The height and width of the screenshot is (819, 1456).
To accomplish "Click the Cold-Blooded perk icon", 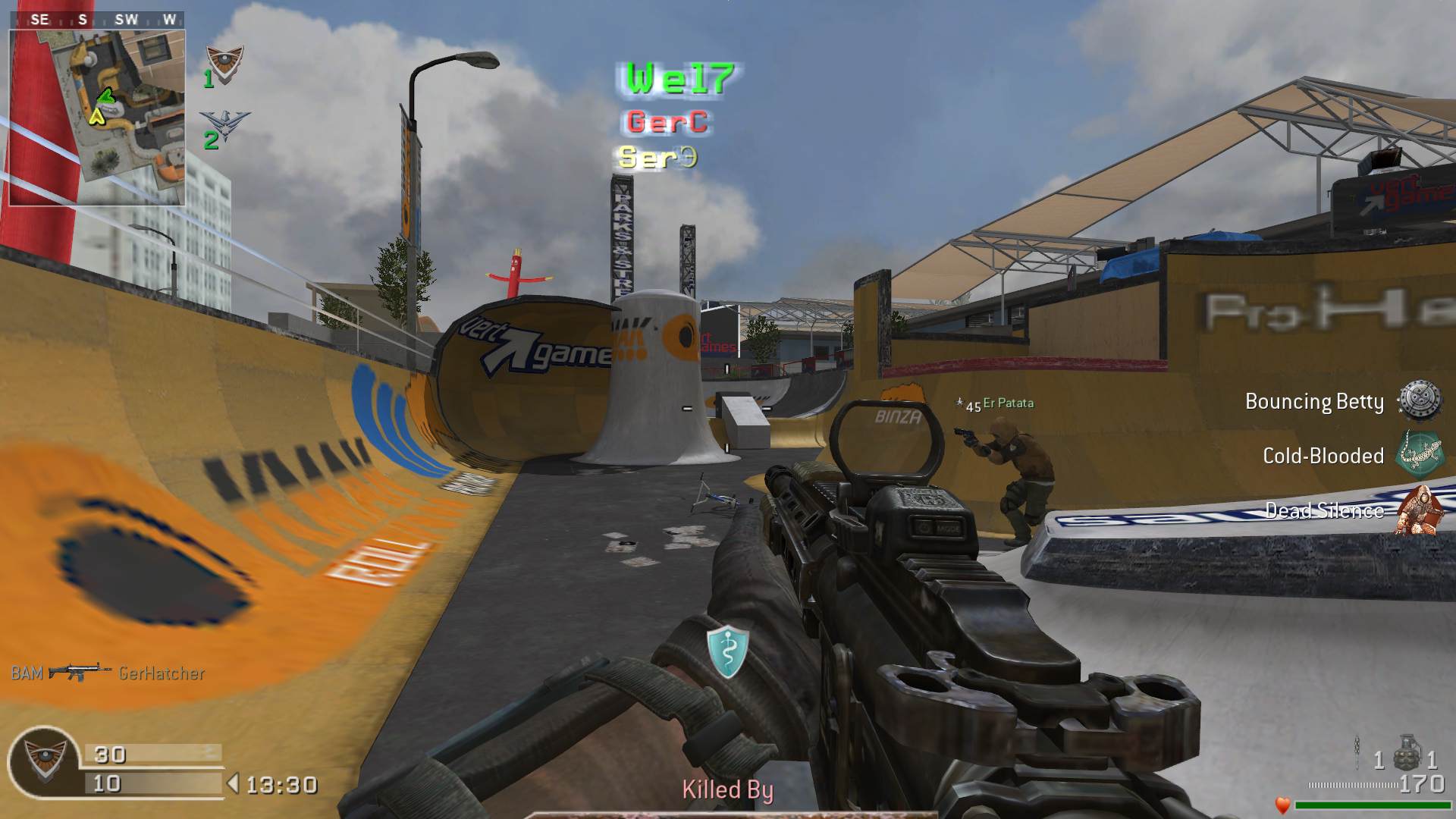I will [1419, 454].
